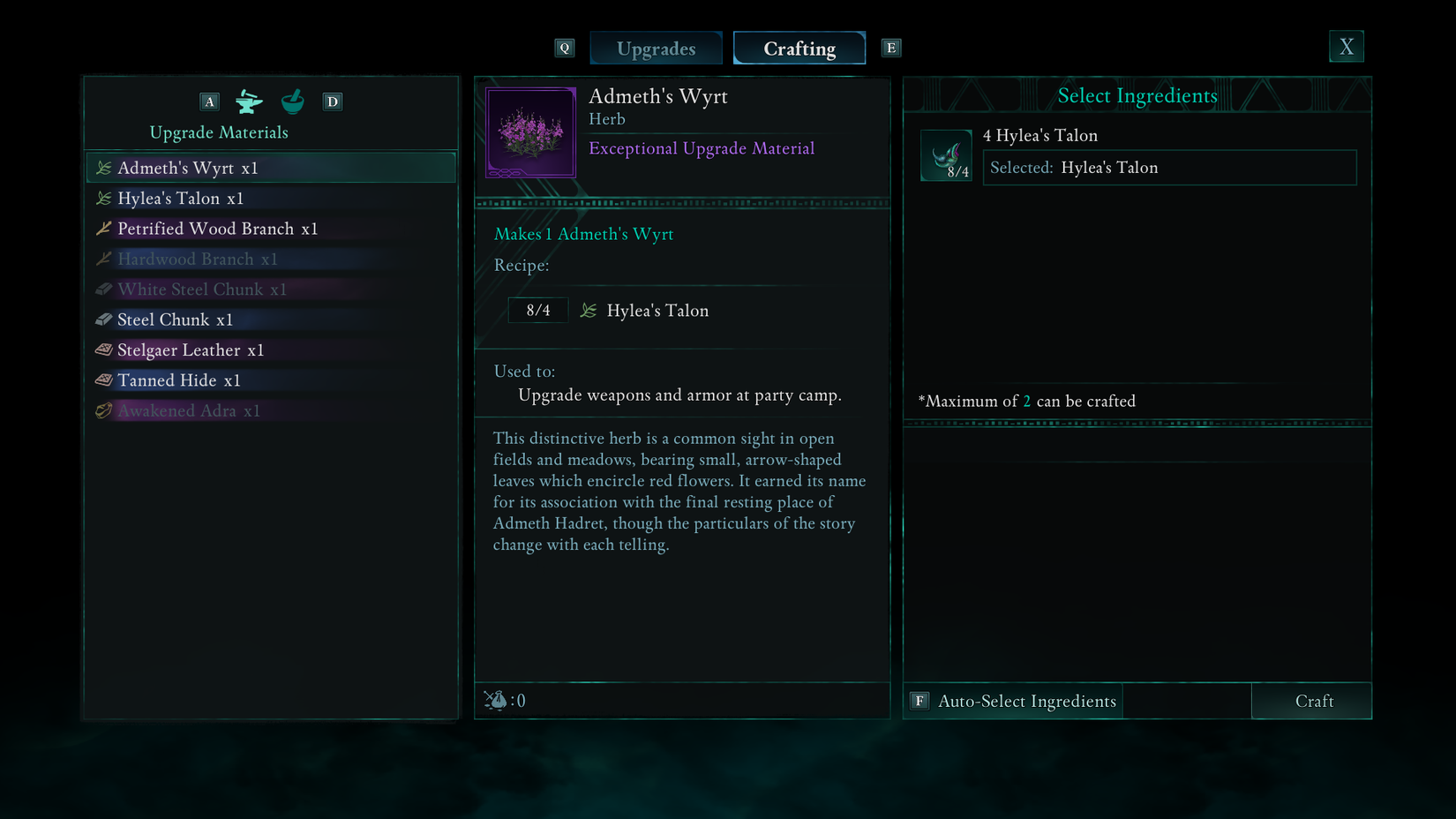Click the Steel Chunk metal icon

click(x=103, y=319)
